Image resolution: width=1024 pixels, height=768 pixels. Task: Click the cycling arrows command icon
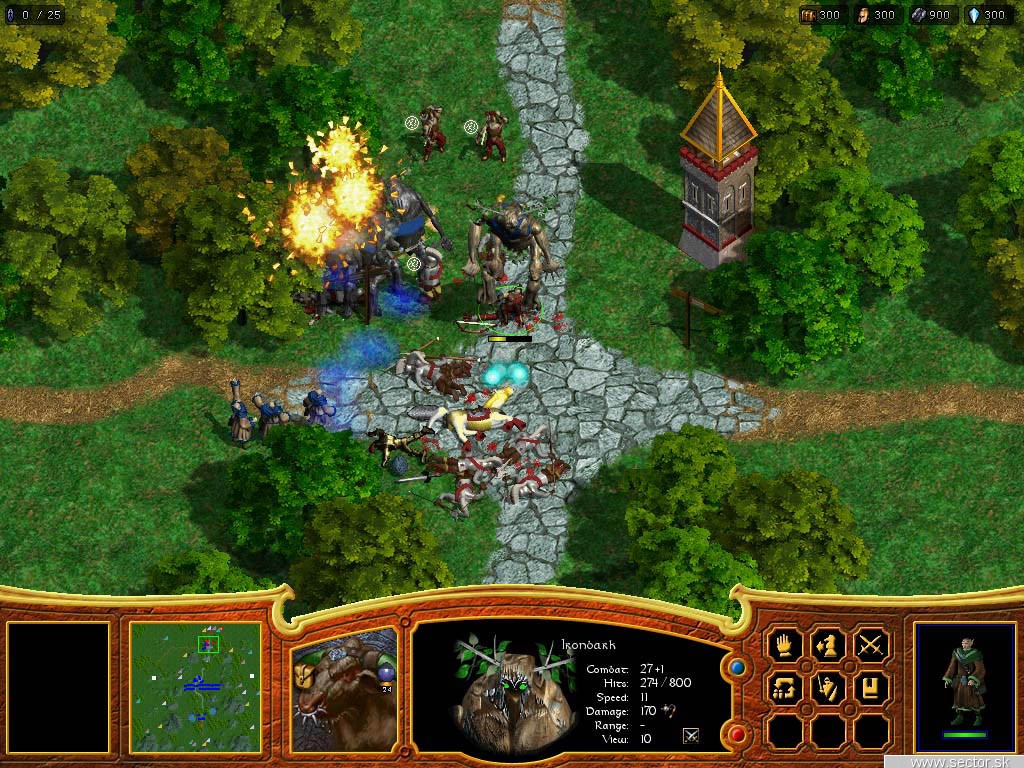coord(784,689)
